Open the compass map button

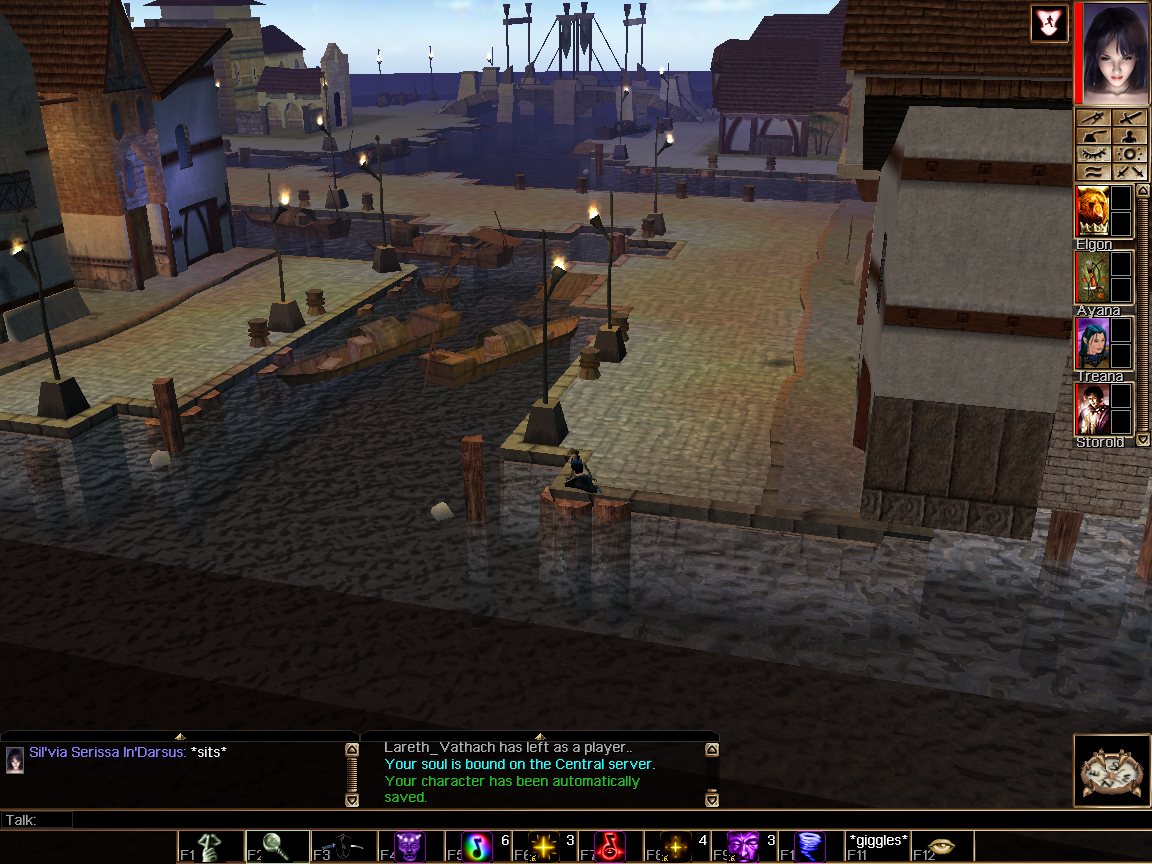(1112, 770)
